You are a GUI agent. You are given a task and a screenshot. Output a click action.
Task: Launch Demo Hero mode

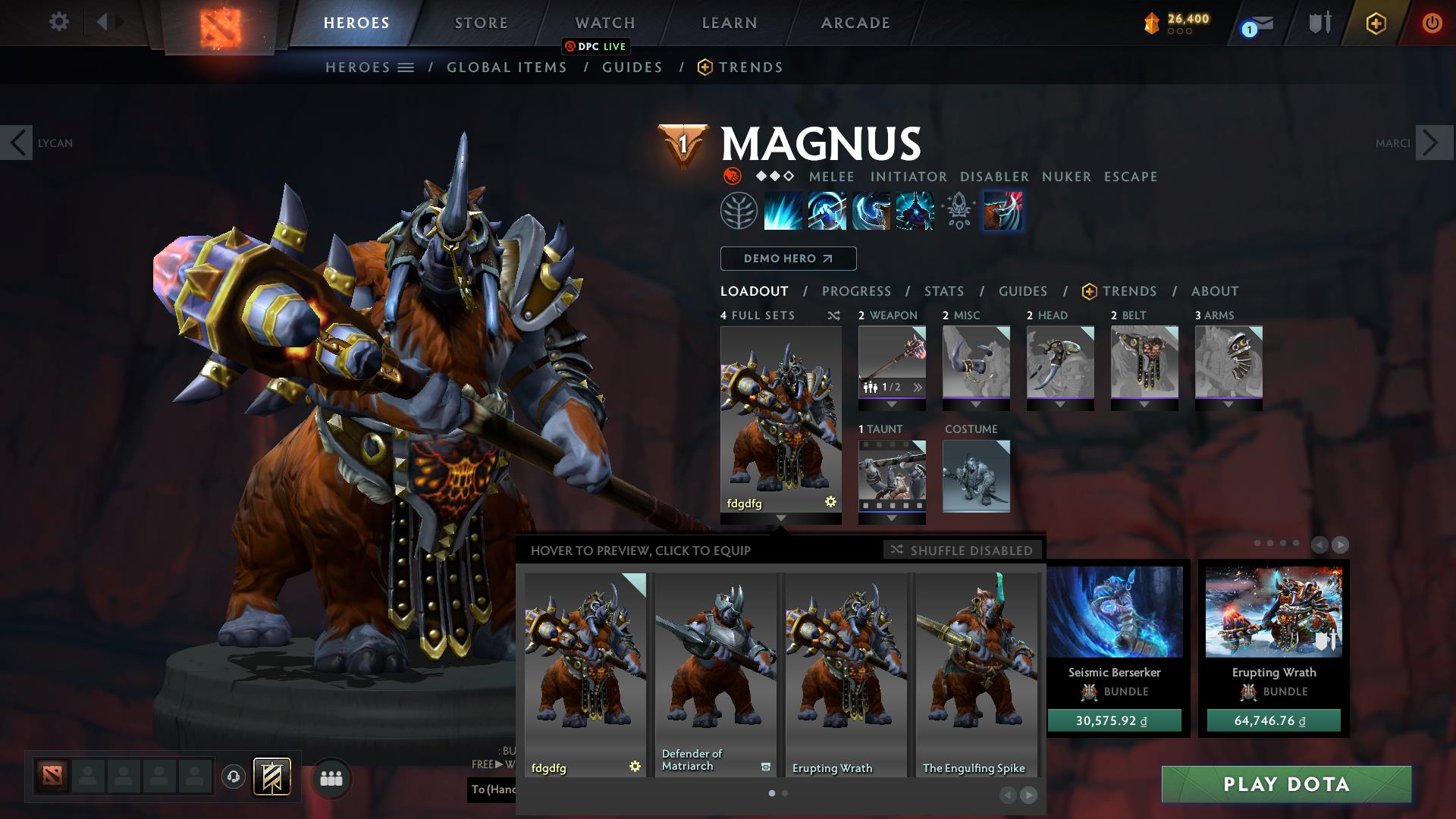[788, 259]
